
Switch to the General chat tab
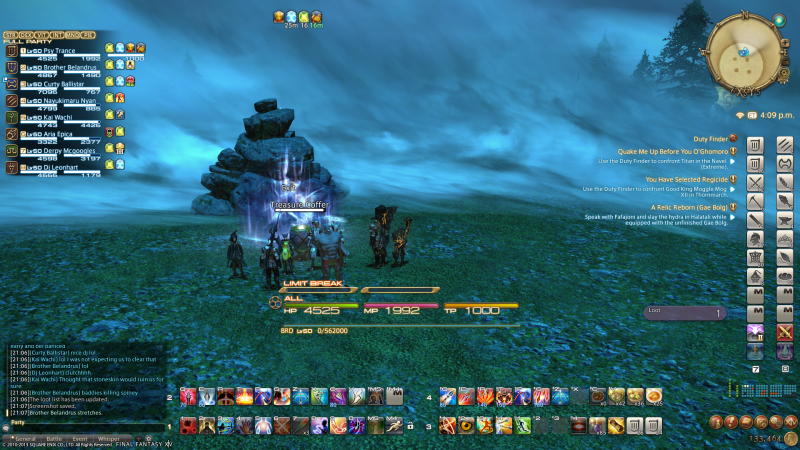coord(25,439)
